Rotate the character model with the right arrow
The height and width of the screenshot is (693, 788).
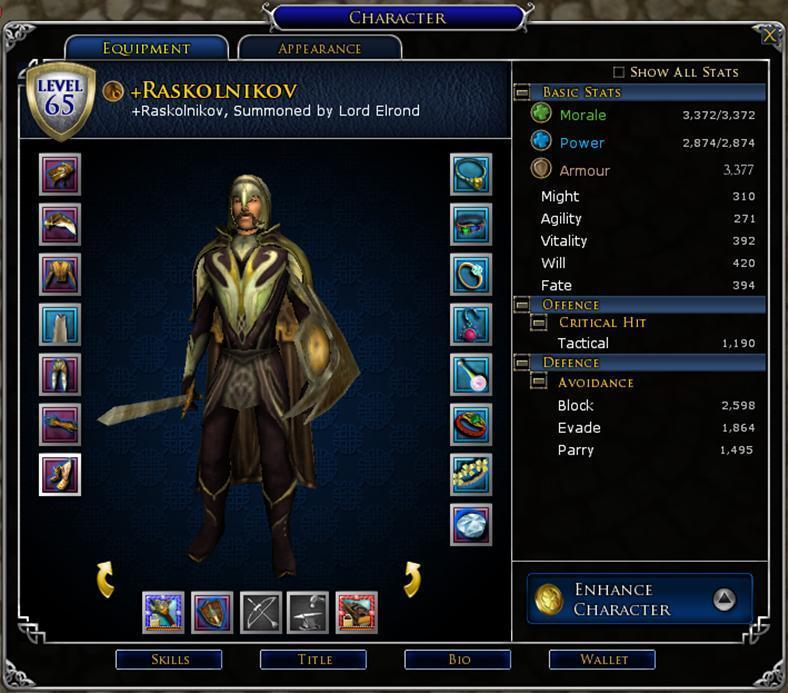(412, 579)
